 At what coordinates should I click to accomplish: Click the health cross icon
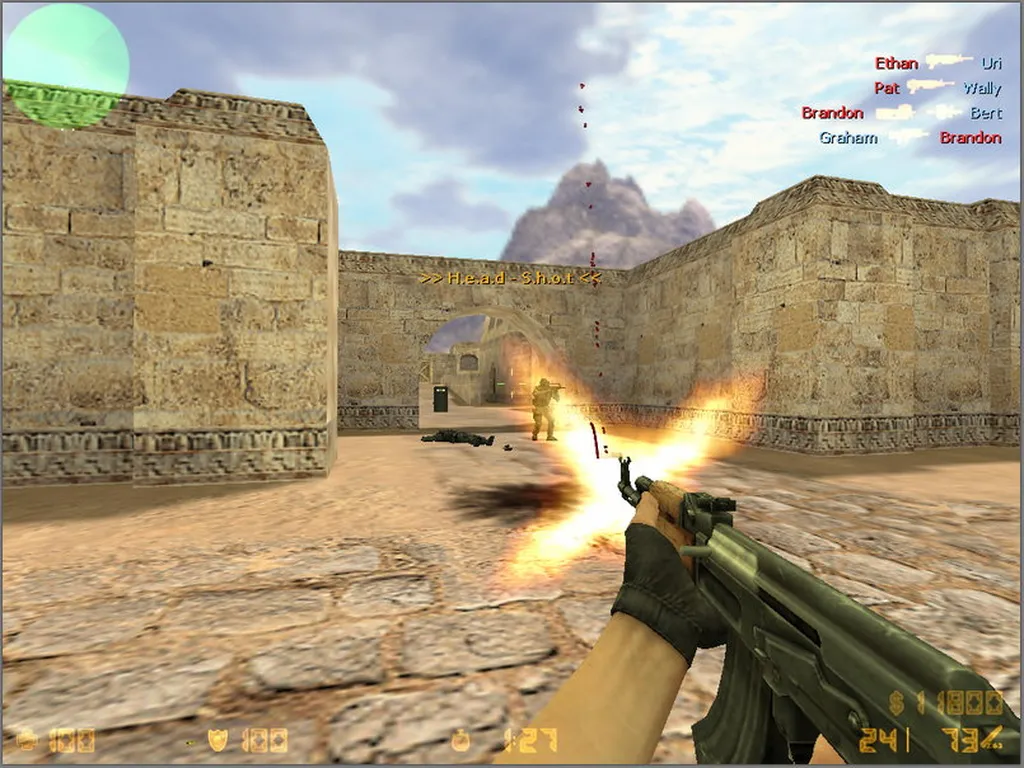27,740
